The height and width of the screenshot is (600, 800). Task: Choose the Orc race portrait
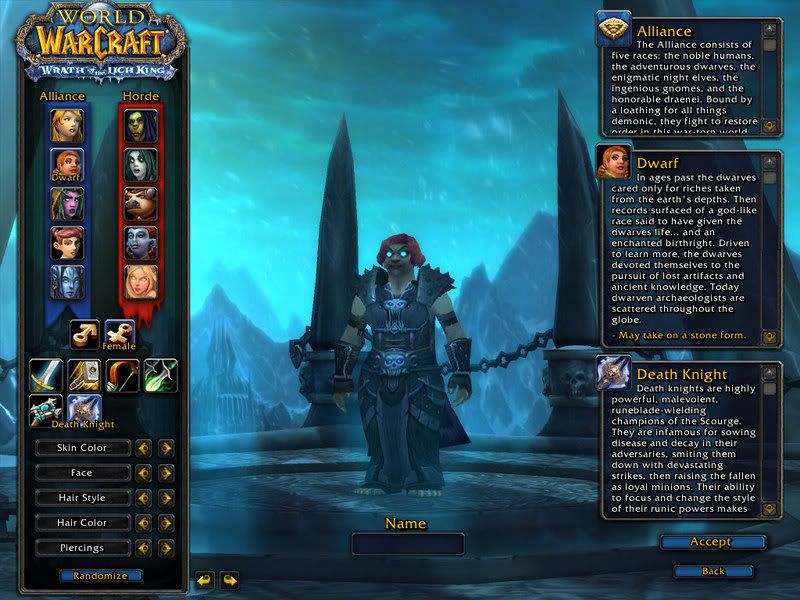pyautogui.click(x=141, y=124)
